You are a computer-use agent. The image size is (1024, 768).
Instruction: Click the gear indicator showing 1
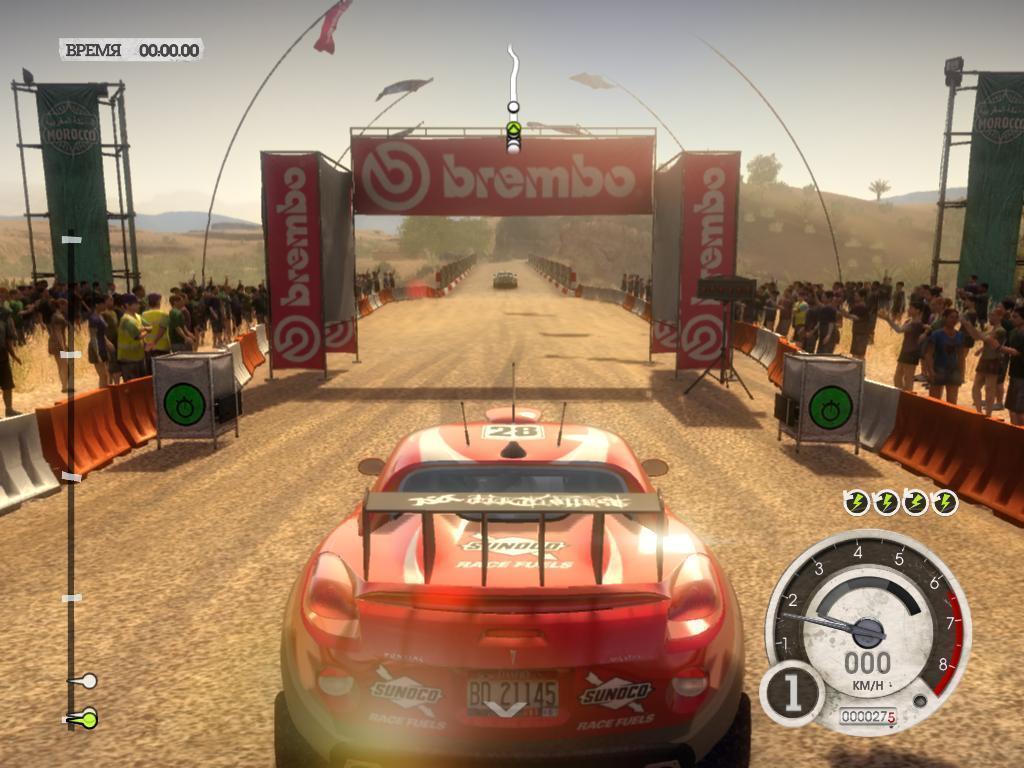(x=792, y=694)
